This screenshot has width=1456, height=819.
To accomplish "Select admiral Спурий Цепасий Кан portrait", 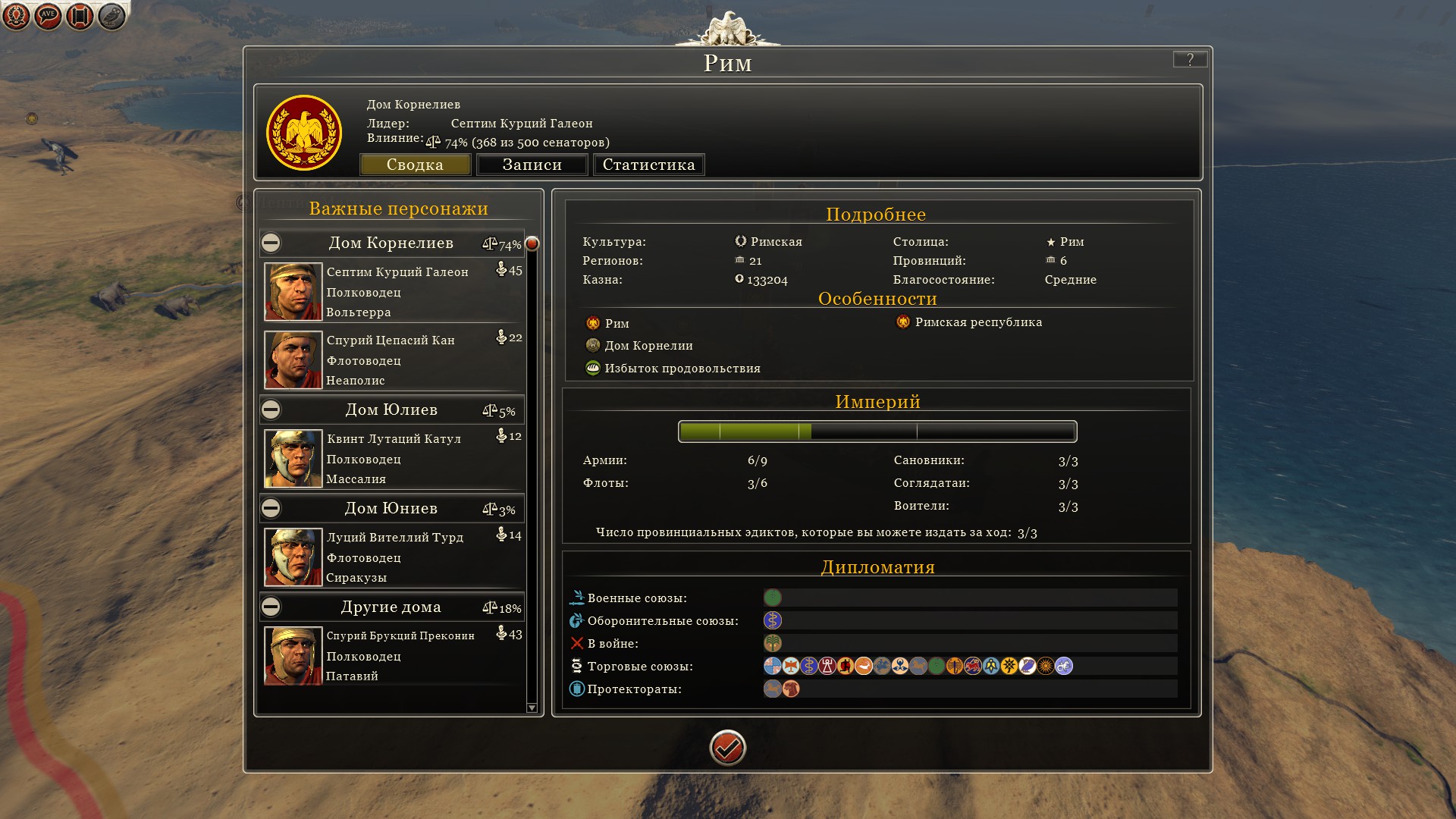I will (293, 360).
